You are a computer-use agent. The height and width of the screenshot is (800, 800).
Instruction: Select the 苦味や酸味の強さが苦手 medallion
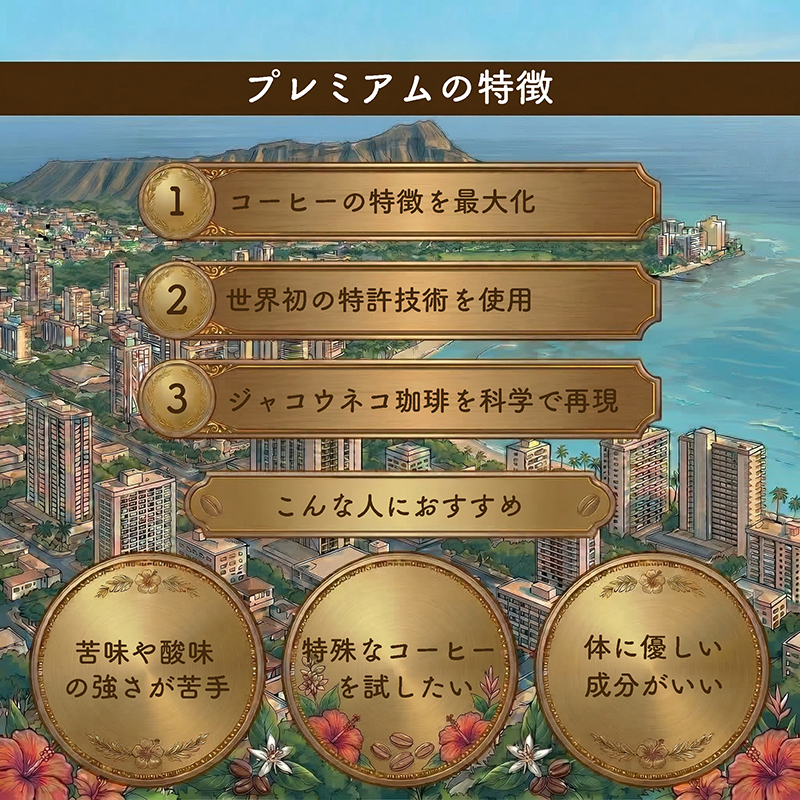point(147,667)
